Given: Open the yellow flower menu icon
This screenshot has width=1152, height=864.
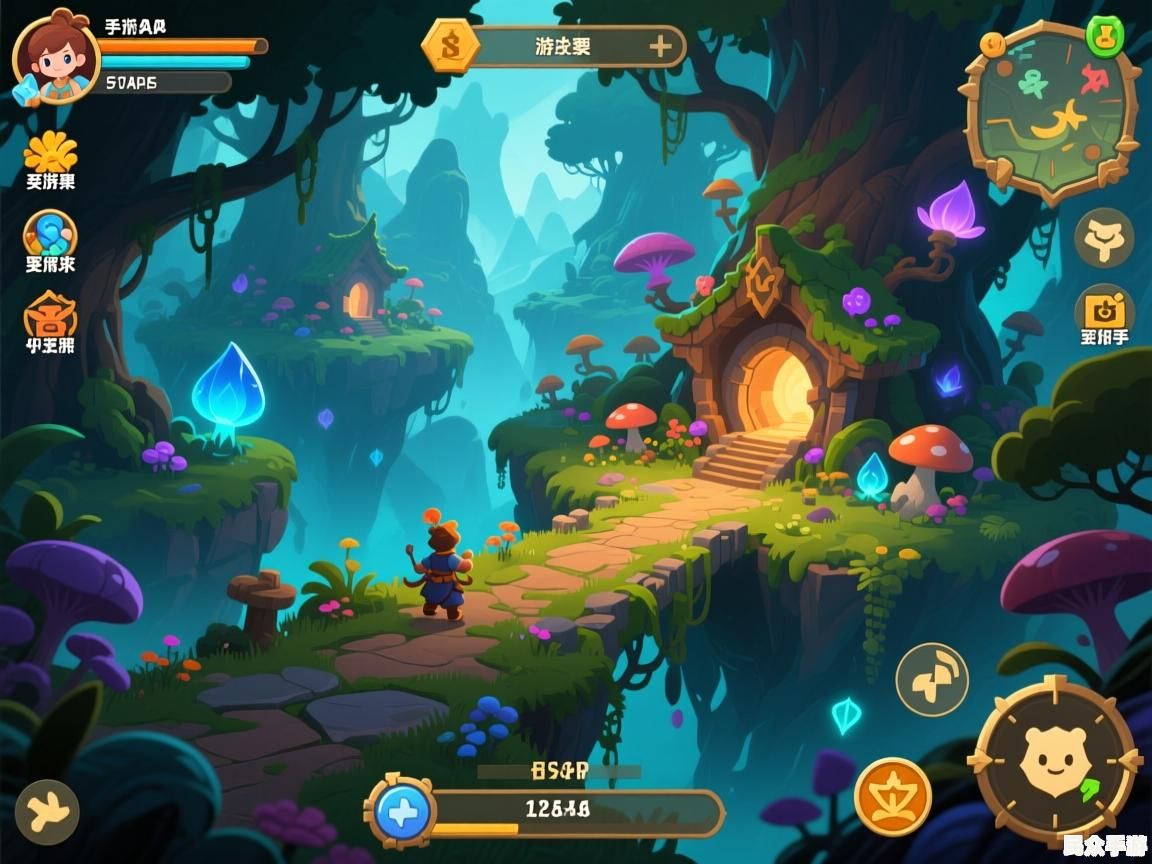Looking at the screenshot, I should pos(50,152).
